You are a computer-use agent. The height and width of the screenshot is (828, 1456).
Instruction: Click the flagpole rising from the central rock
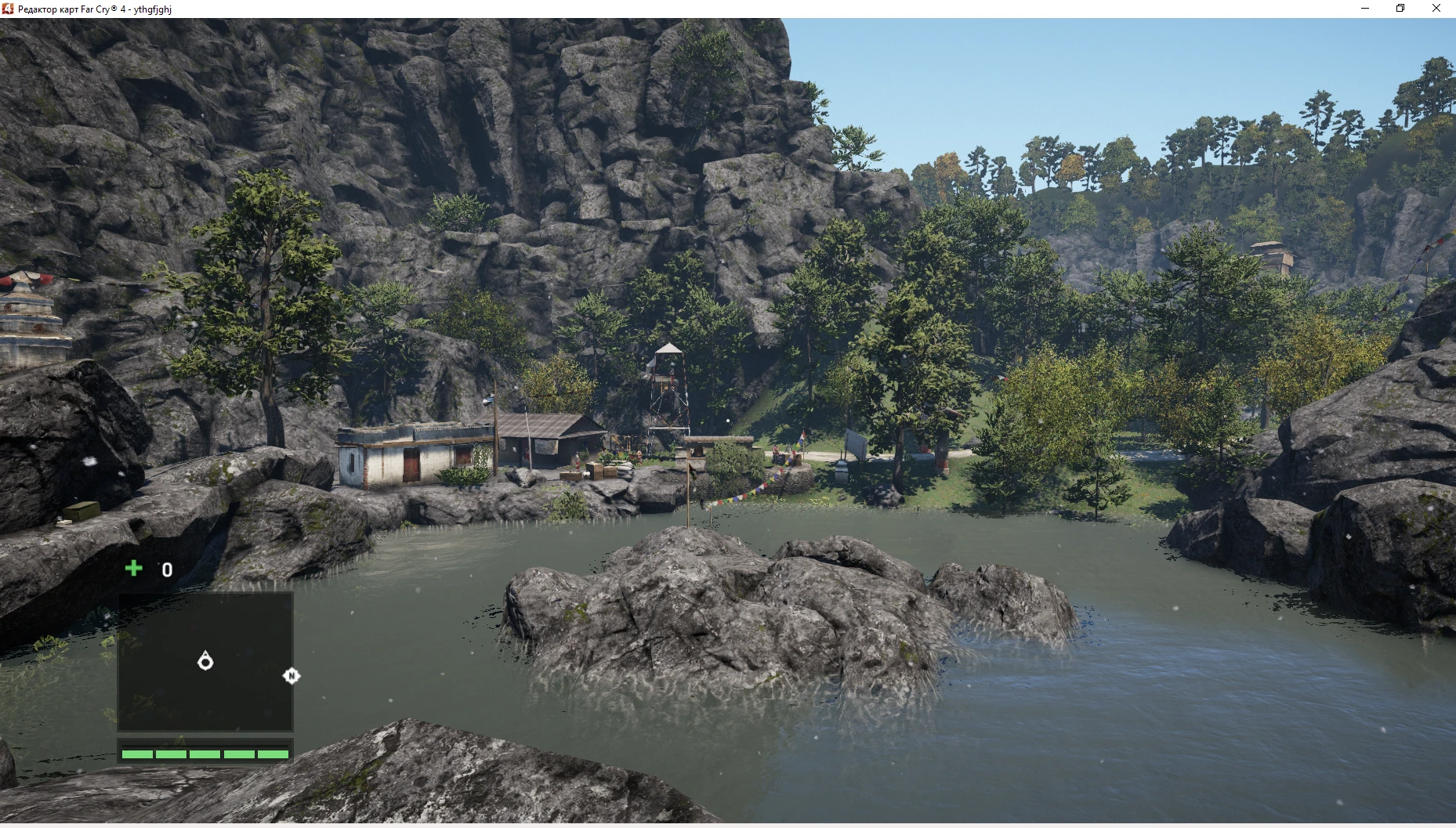click(688, 490)
